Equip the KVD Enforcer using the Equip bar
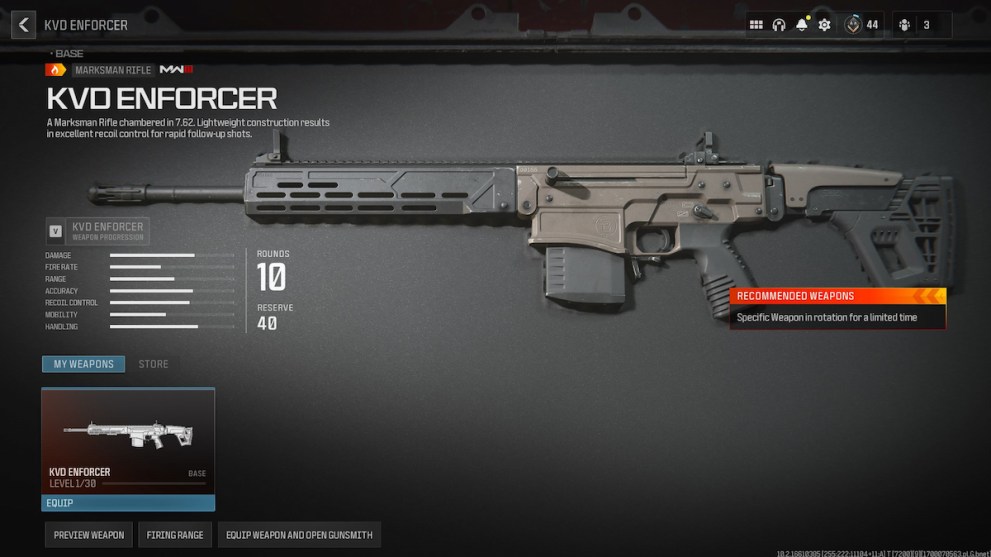This screenshot has width=991, height=557. point(128,503)
